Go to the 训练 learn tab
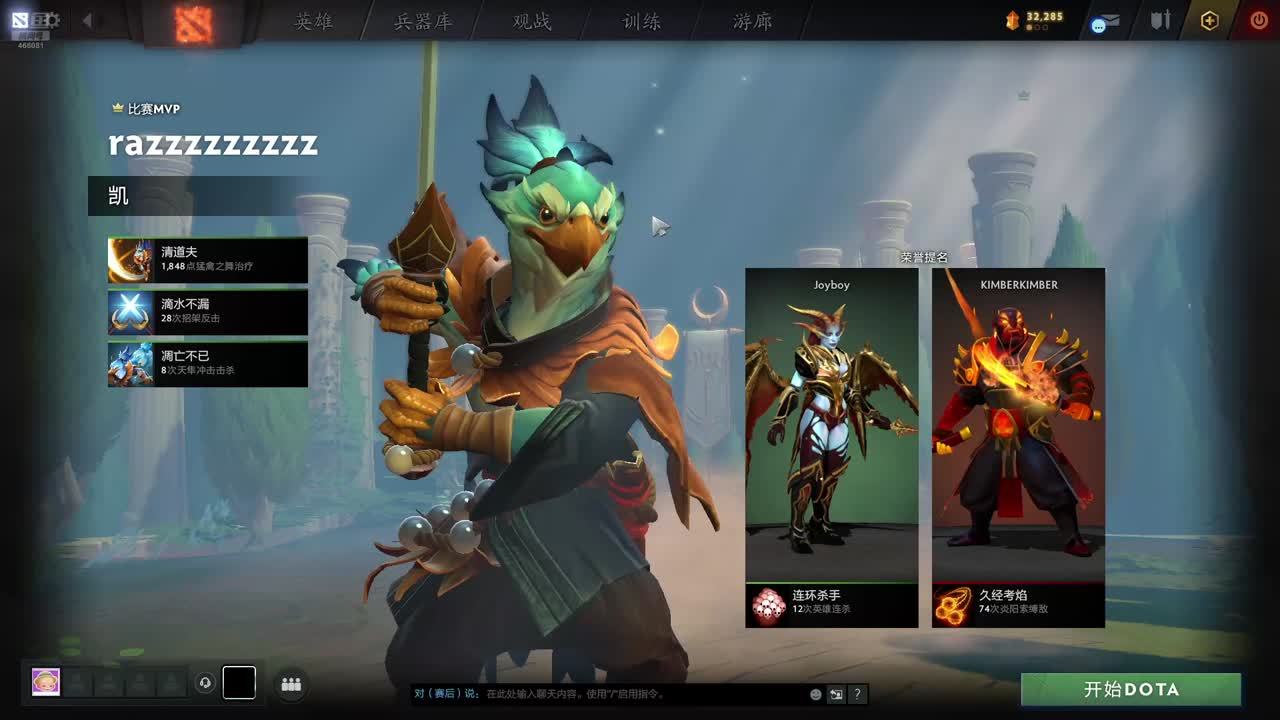This screenshot has height=720, width=1280. pyautogui.click(x=641, y=21)
